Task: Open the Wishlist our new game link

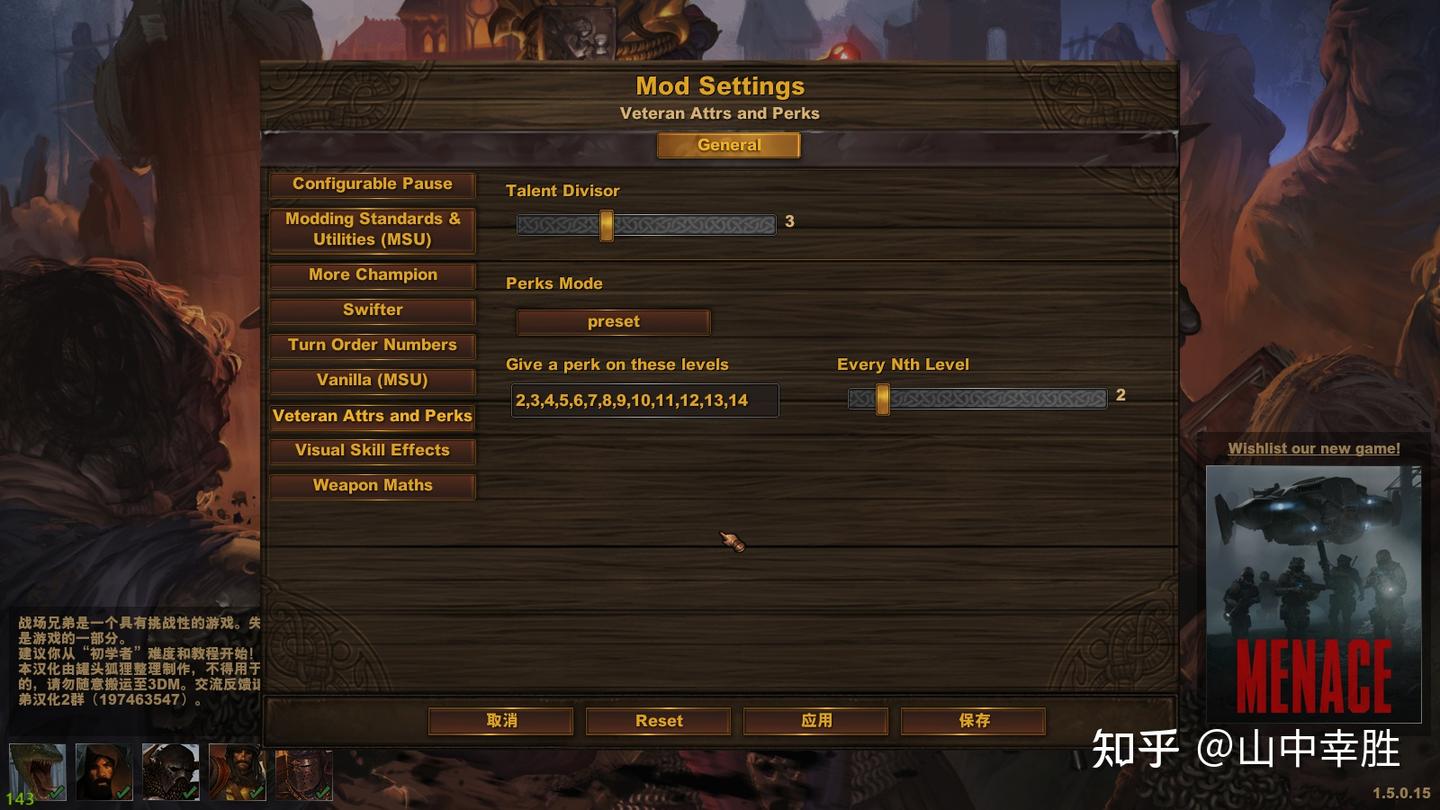Action: coord(1313,449)
